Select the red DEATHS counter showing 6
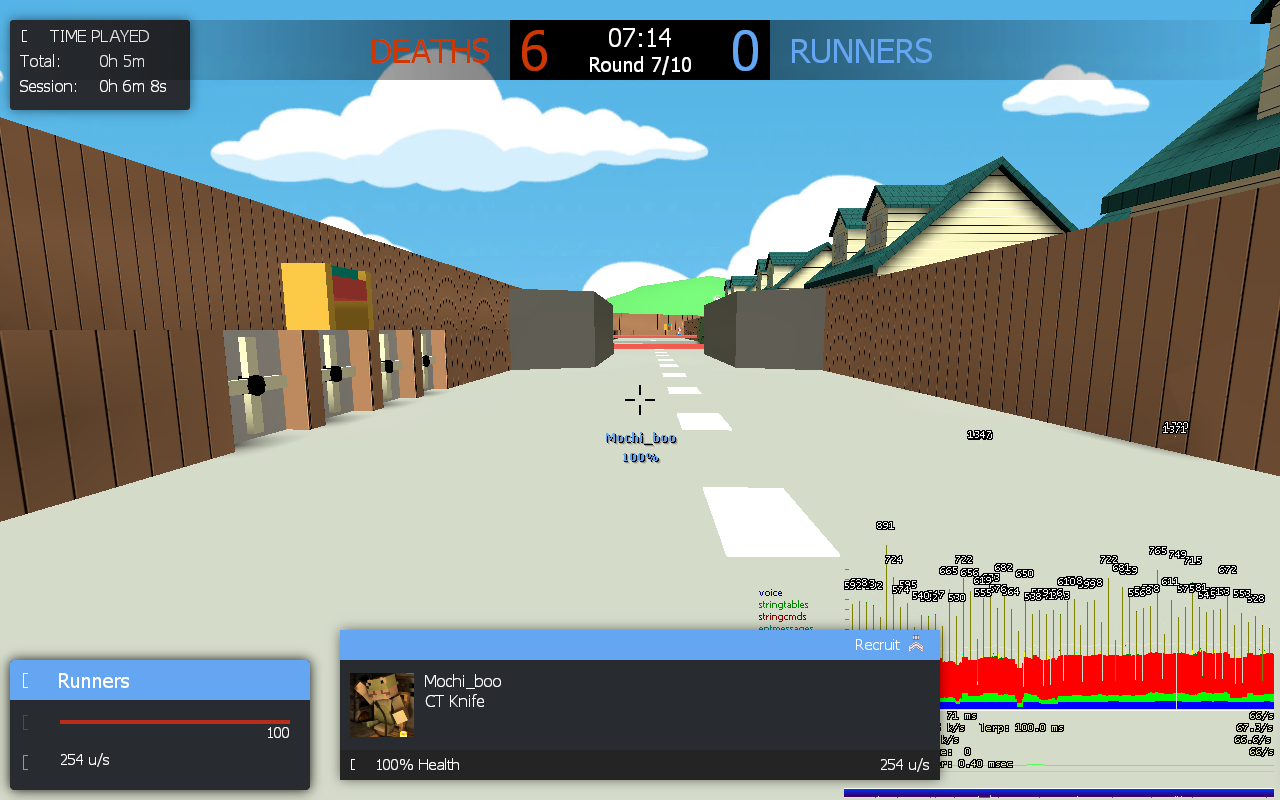The height and width of the screenshot is (800, 1280). [x=533, y=48]
